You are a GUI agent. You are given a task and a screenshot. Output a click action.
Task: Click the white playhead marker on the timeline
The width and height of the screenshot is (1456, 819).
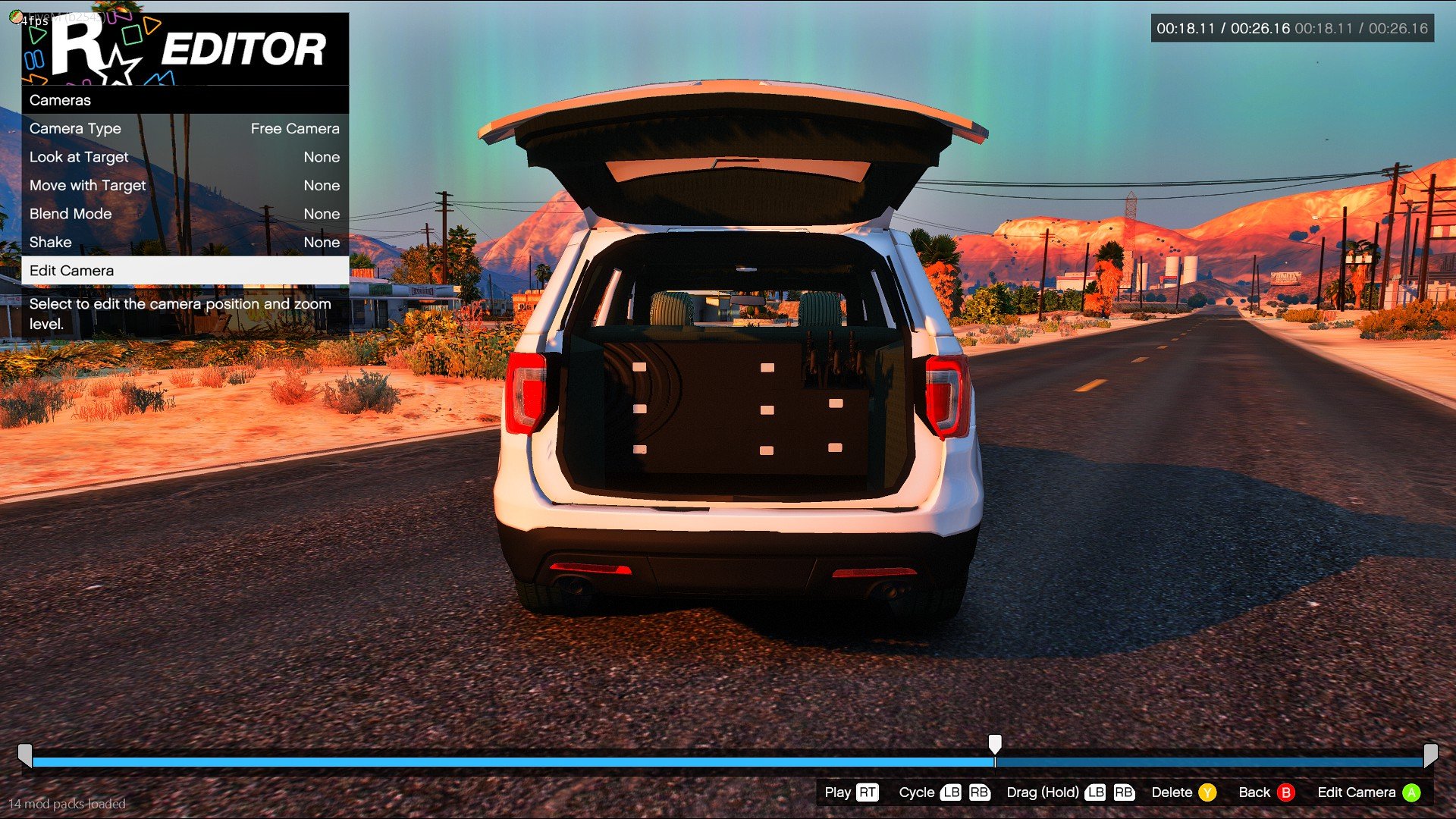pos(995,744)
